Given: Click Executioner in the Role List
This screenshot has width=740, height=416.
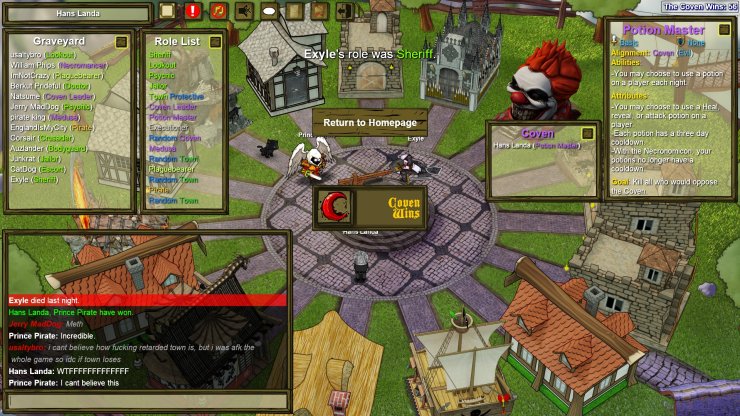Looking at the screenshot, I should 169,127.
